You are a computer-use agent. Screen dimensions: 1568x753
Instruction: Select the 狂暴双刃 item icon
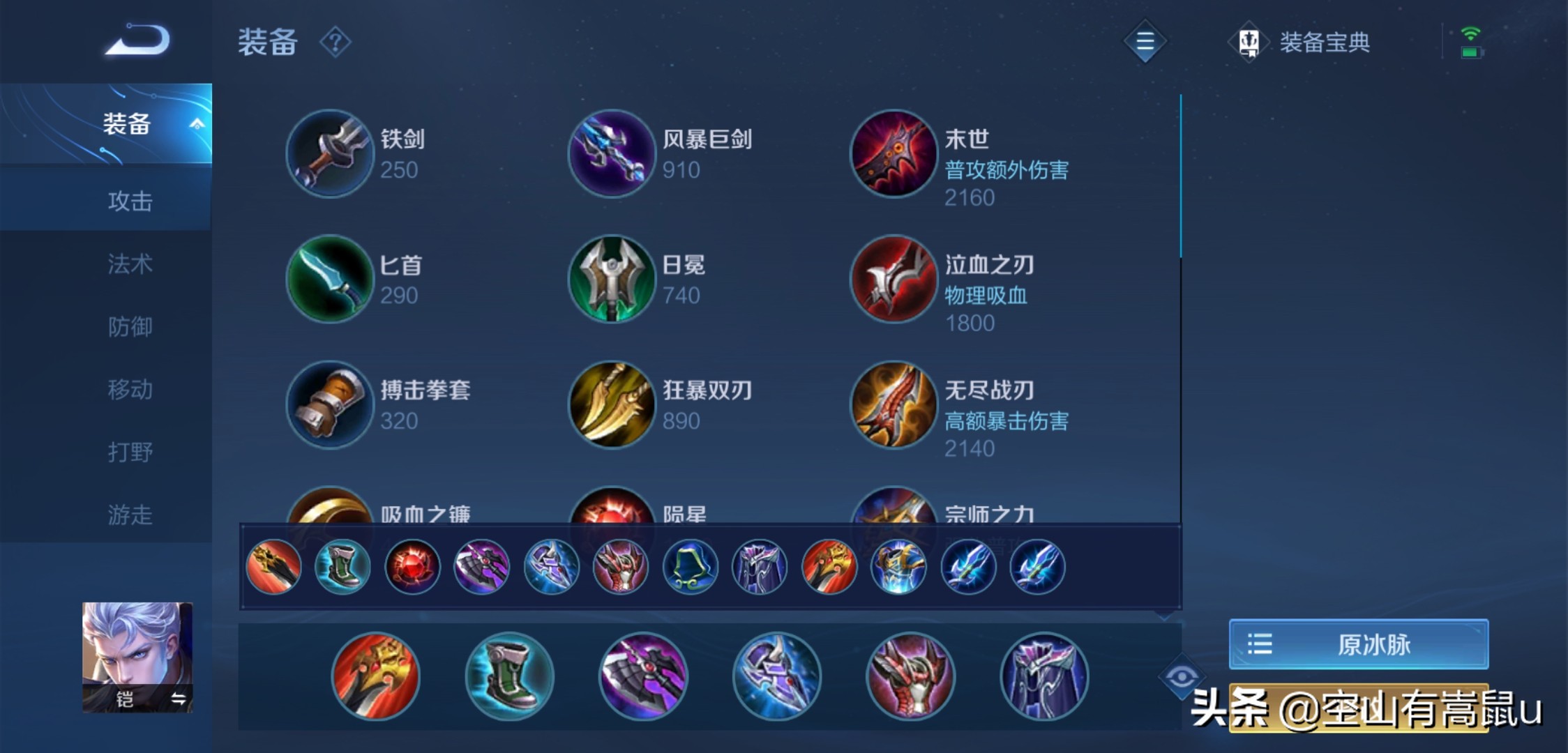tap(612, 404)
